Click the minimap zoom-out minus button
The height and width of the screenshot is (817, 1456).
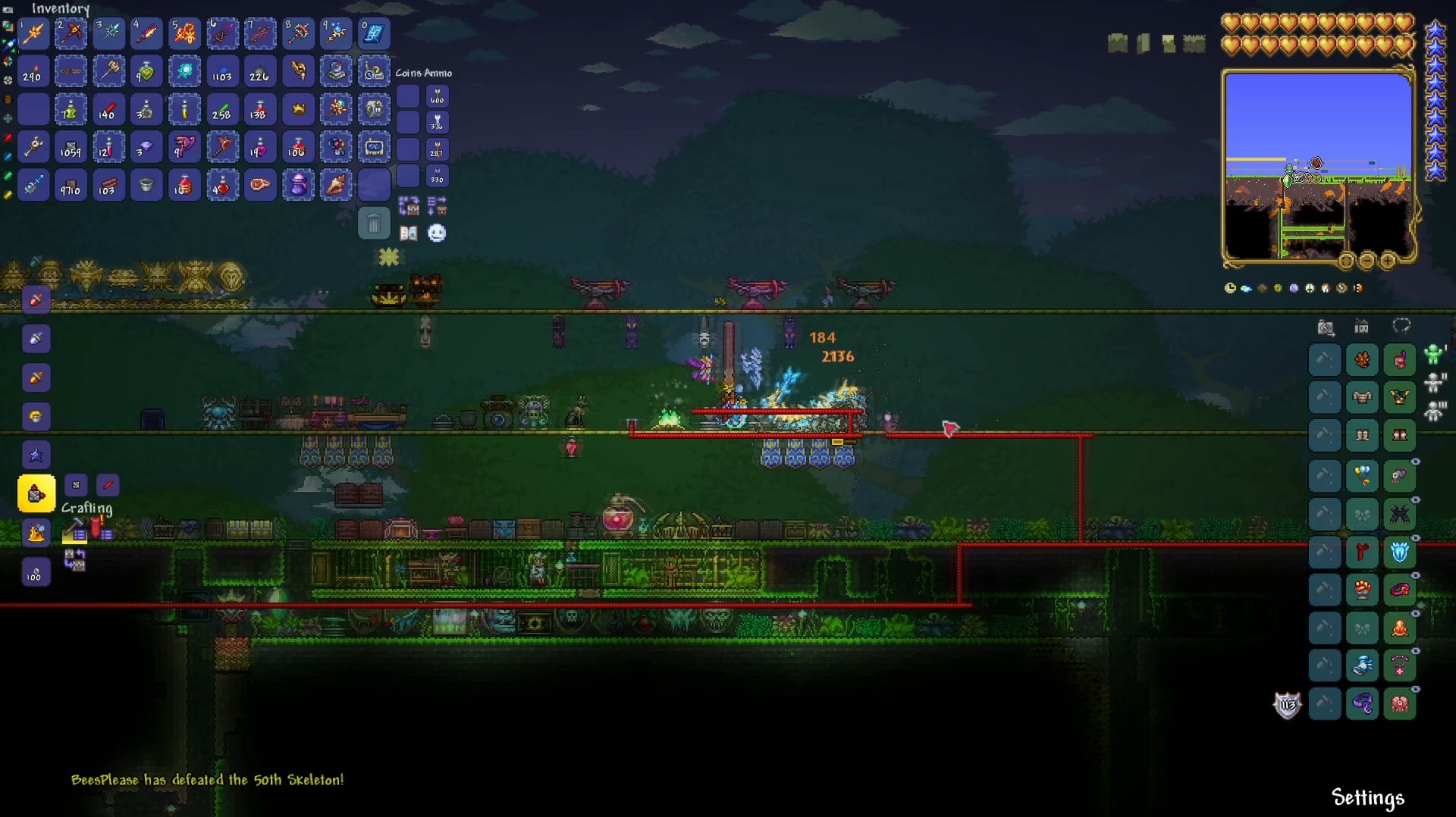pyautogui.click(x=1367, y=261)
